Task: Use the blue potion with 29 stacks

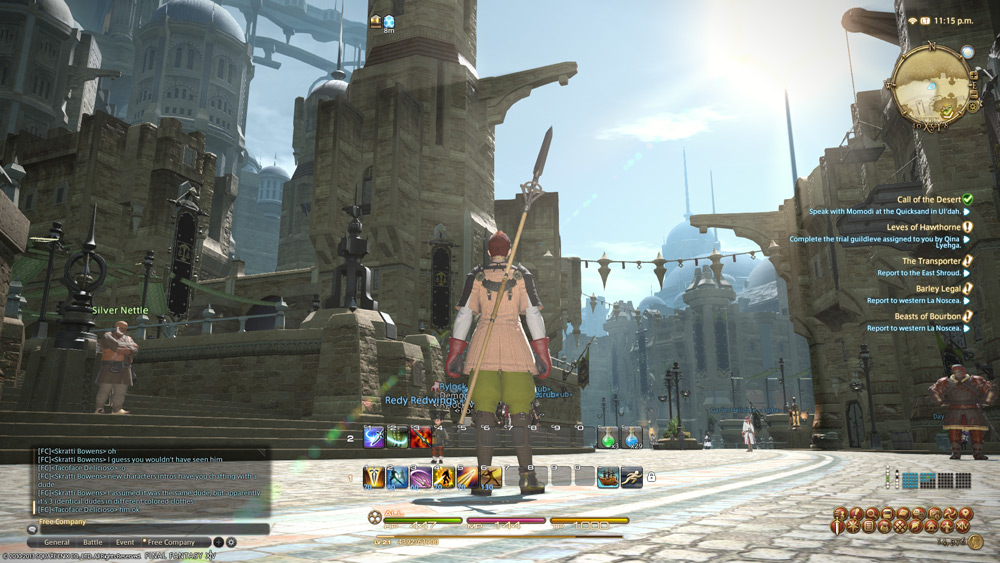Action: tap(631, 437)
